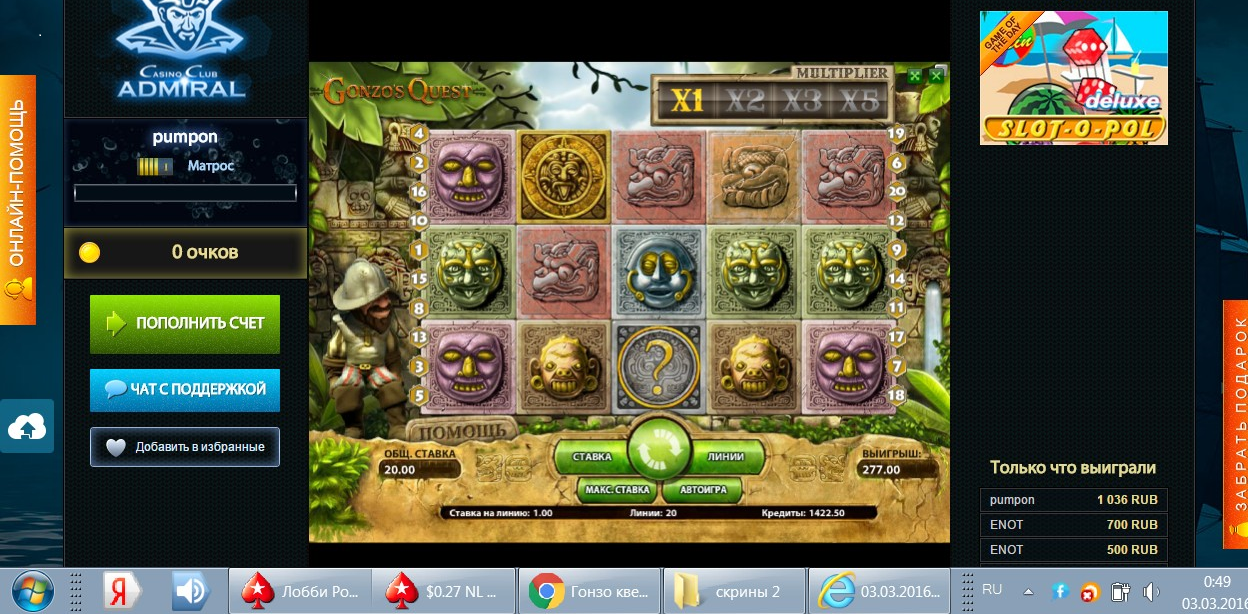
Task: Activate the Автоигра autoplay button
Action: click(709, 491)
